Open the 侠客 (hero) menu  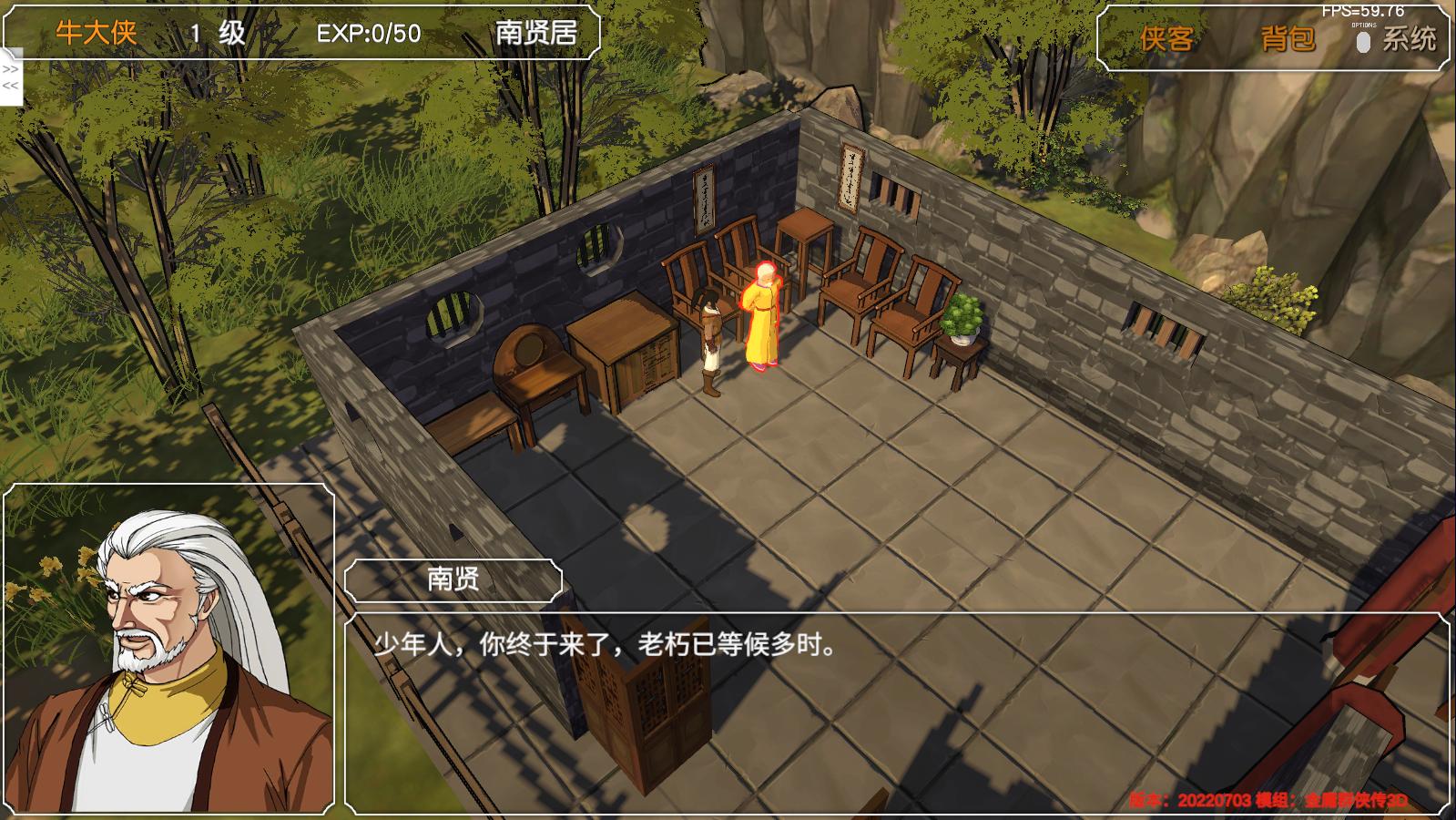tap(1166, 38)
